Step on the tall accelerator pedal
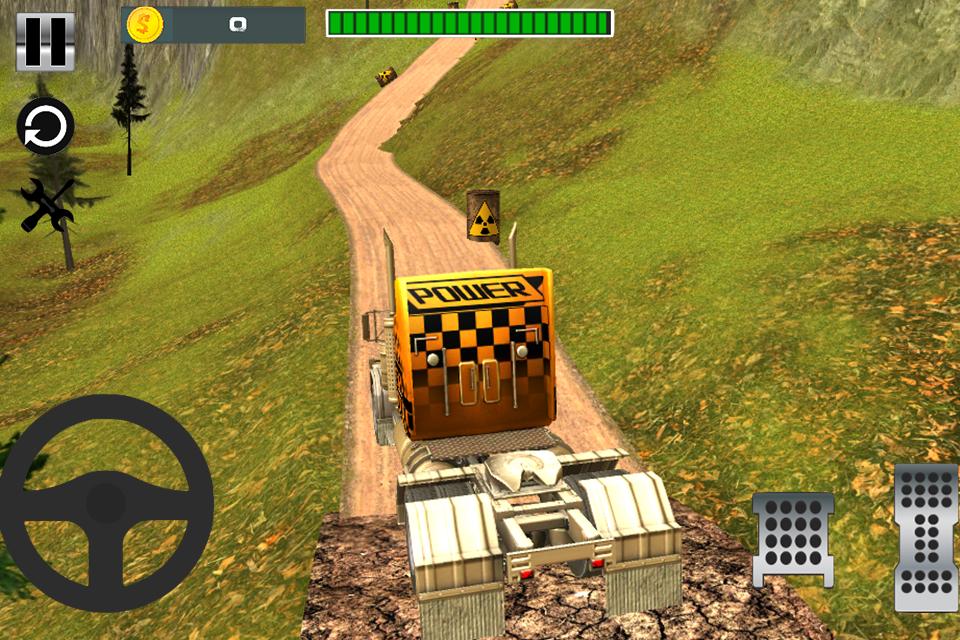Viewport: 960px width, 640px height. tap(926, 536)
